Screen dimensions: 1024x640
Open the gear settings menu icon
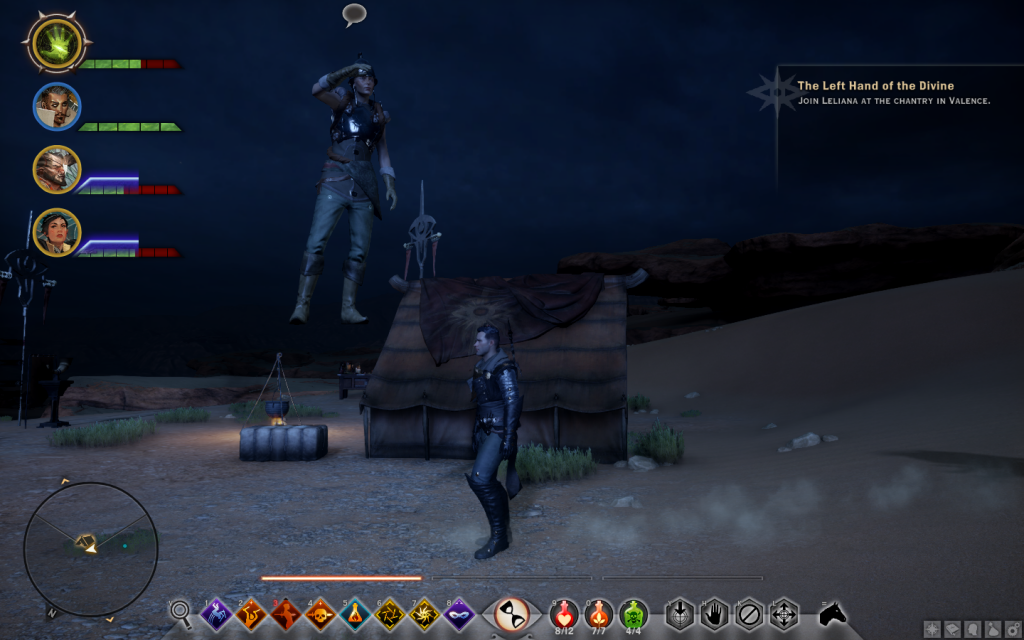[1012, 629]
